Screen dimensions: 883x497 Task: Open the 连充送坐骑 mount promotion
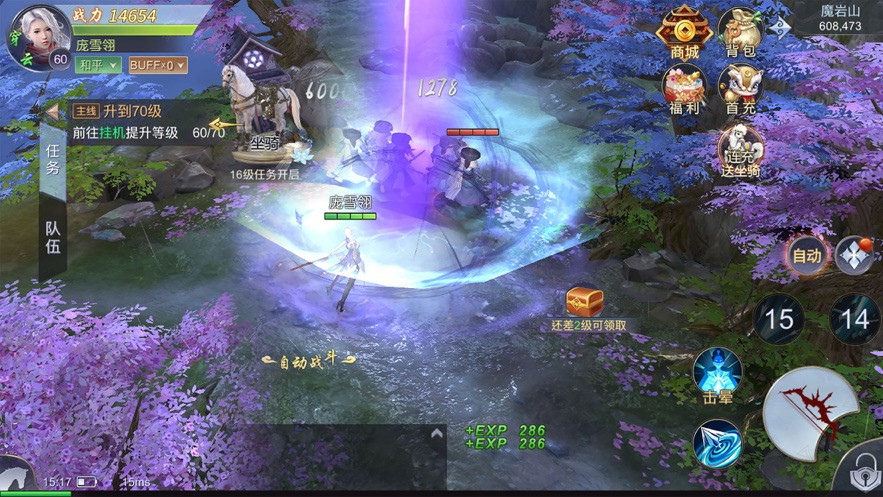[x=741, y=152]
